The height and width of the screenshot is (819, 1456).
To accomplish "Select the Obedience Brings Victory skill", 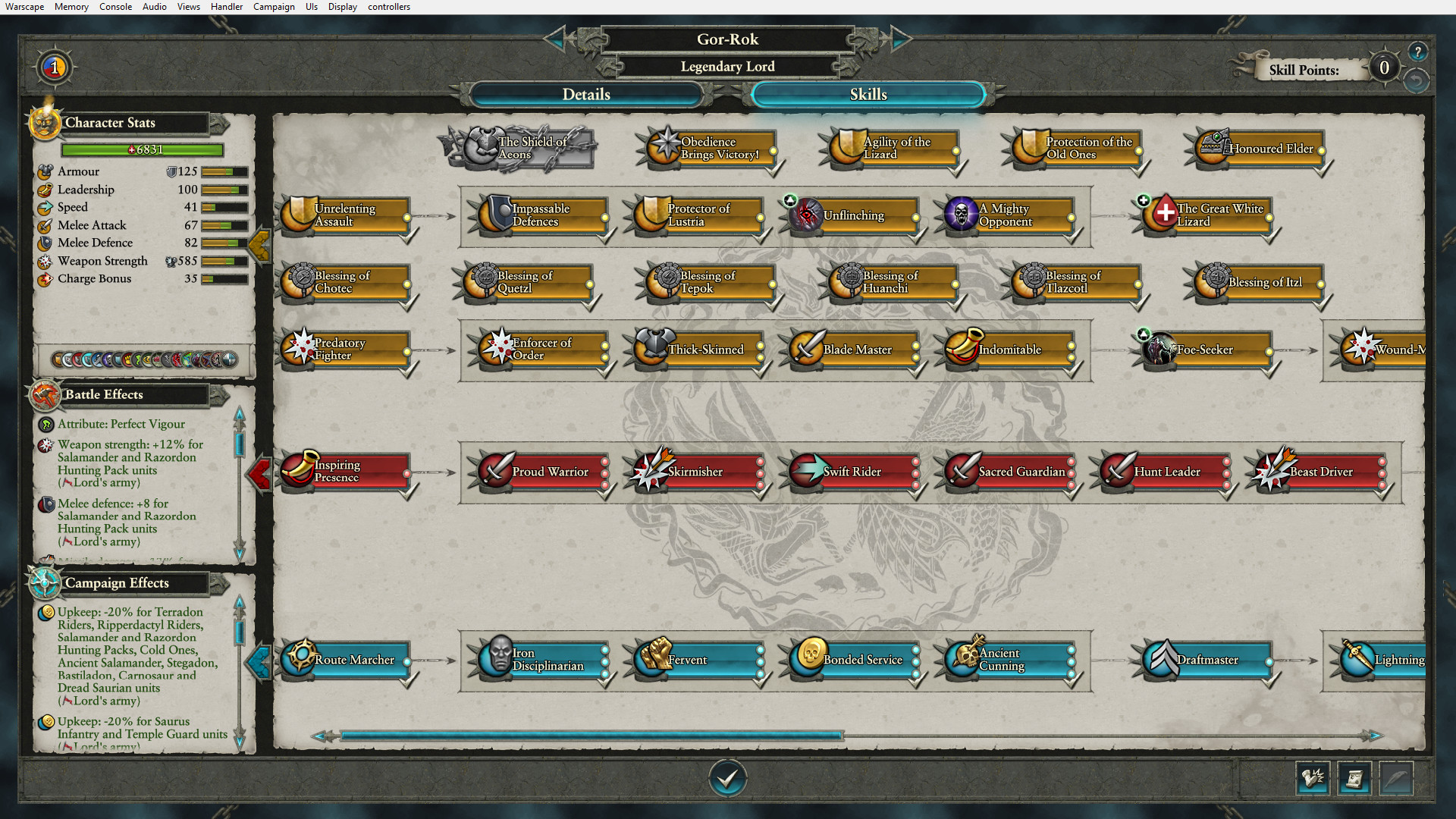I will [x=708, y=148].
